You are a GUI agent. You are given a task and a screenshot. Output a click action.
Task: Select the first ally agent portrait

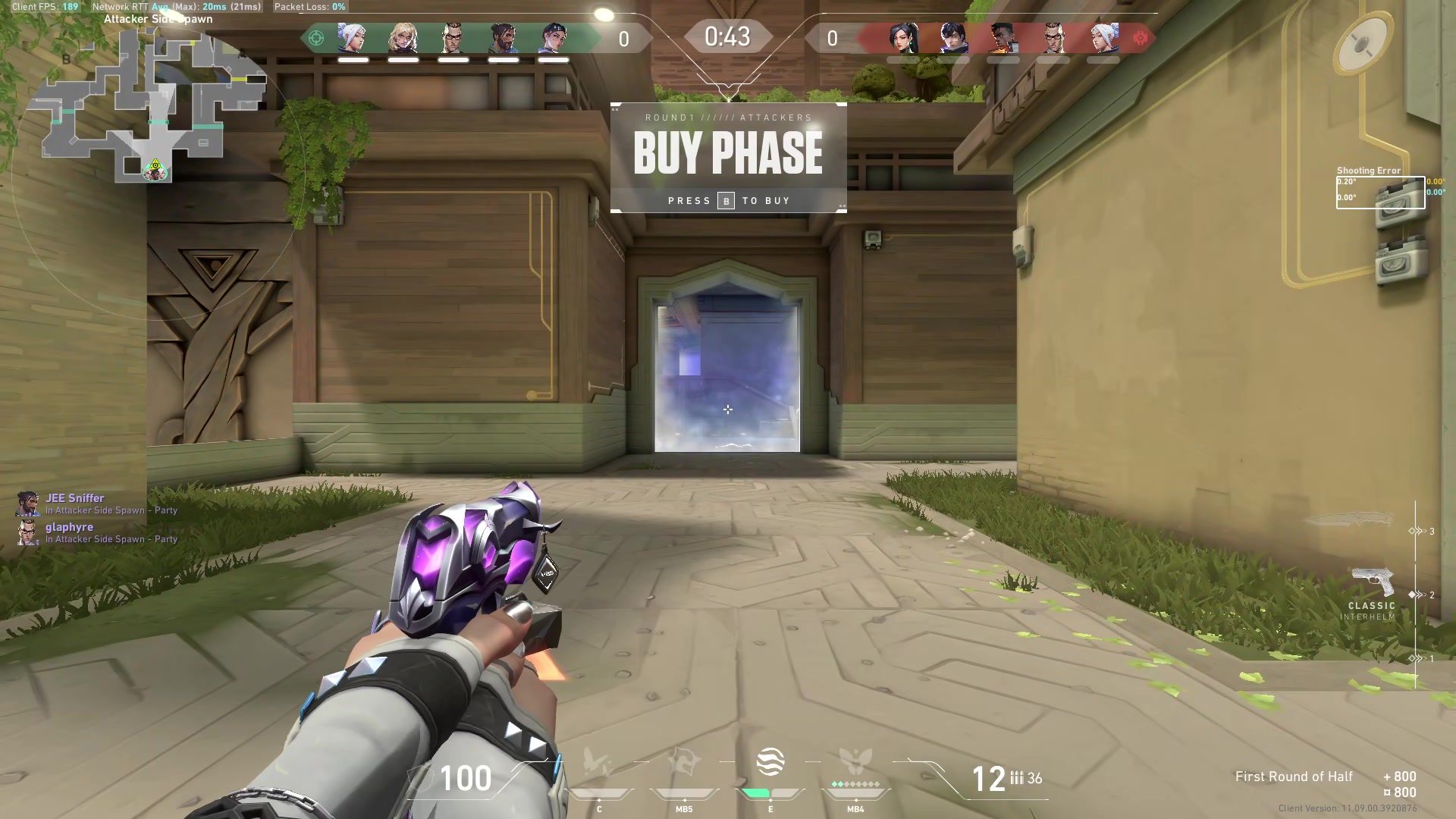pos(351,38)
